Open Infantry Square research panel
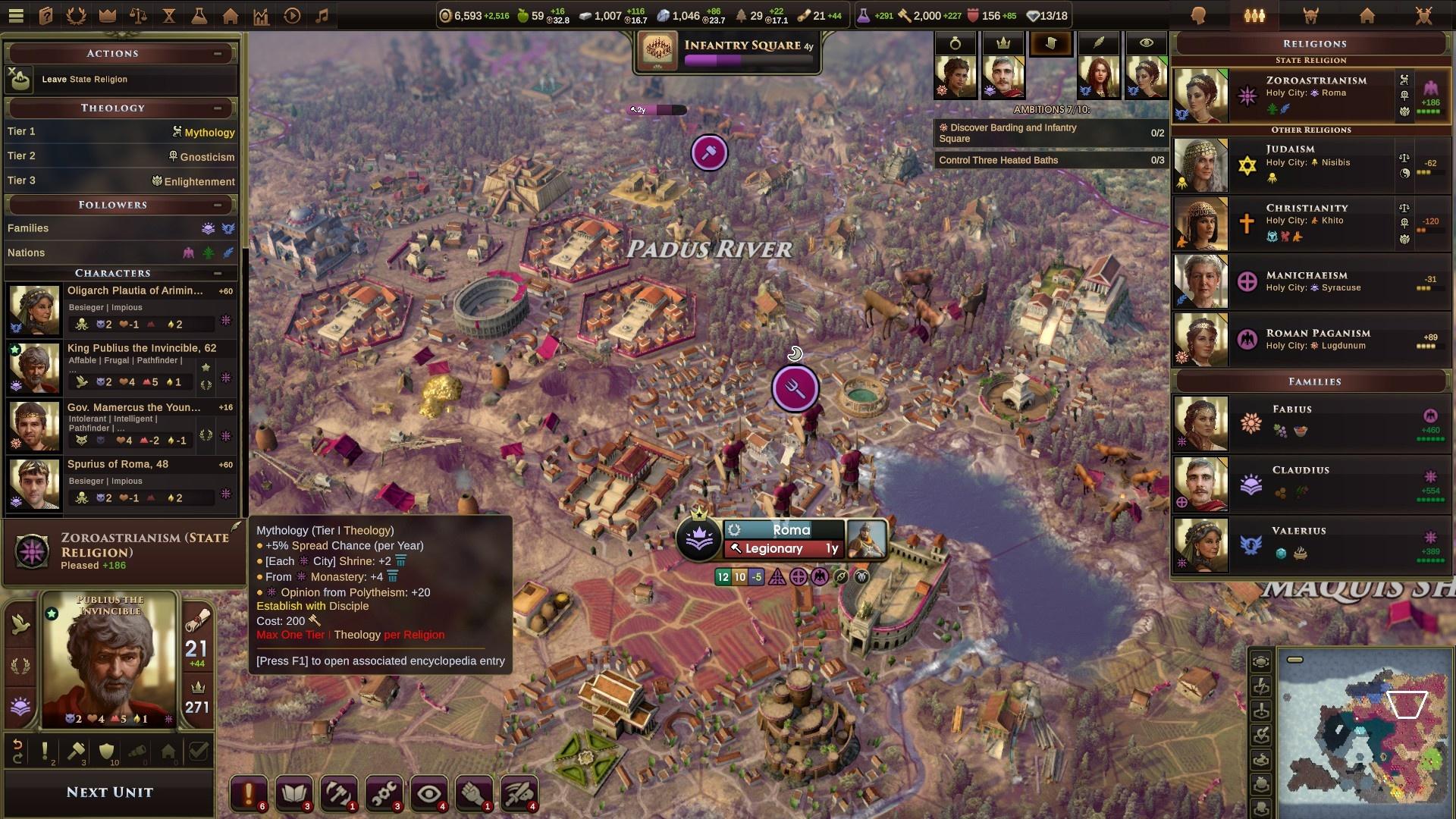The height and width of the screenshot is (819, 1456). point(728,52)
